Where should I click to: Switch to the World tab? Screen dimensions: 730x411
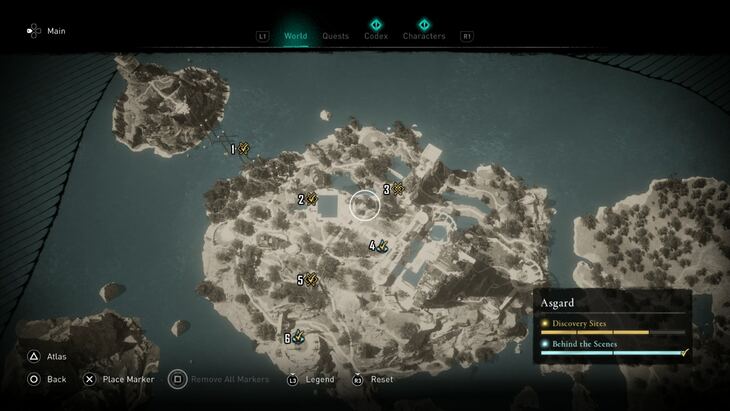tap(295, 36)
